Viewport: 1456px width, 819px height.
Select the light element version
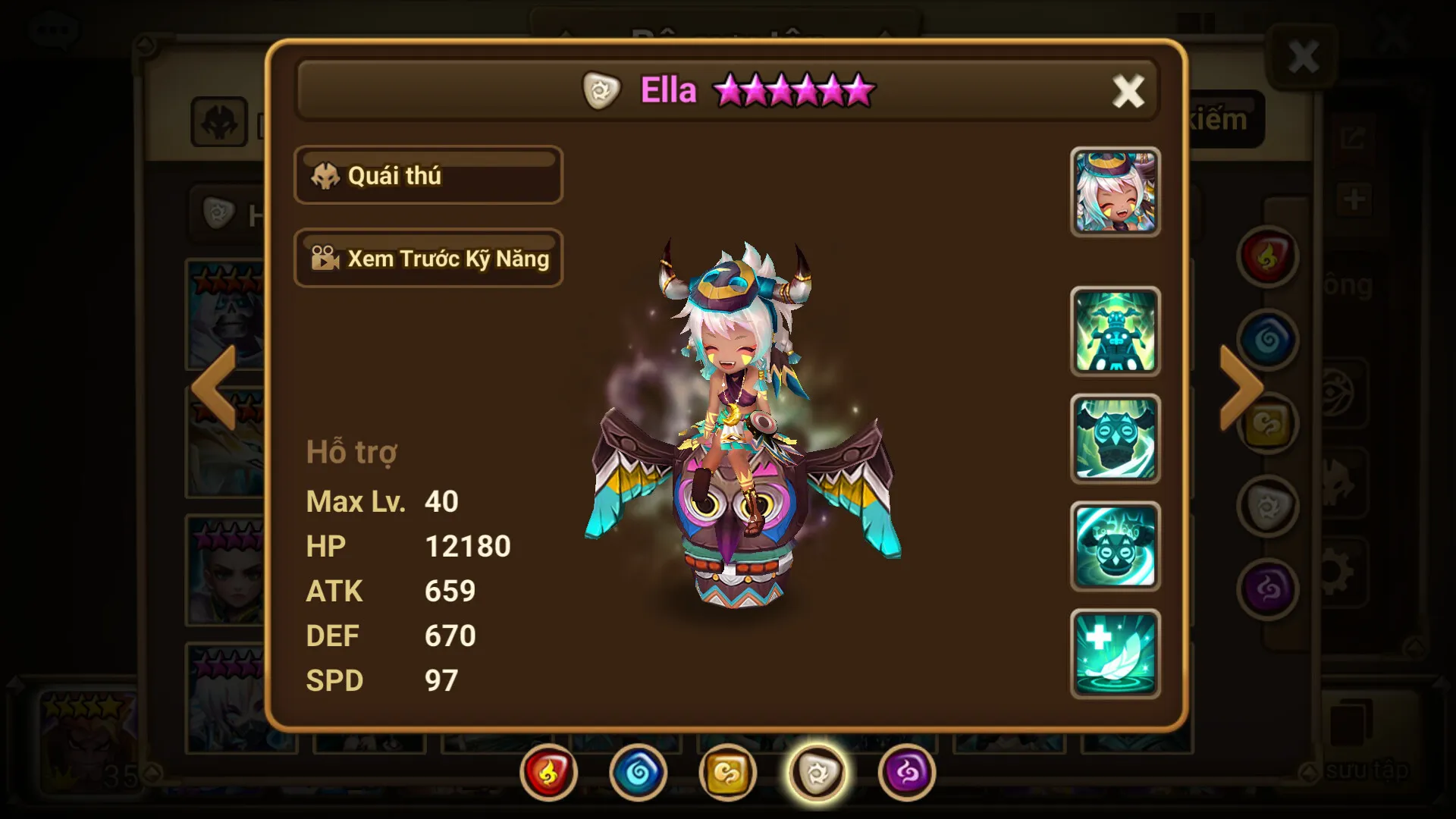coord(817,773)
